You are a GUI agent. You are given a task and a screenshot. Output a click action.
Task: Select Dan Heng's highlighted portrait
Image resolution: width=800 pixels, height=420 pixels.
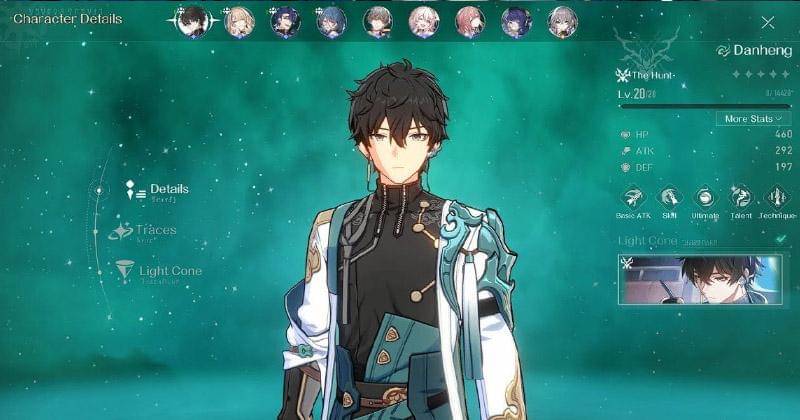(x=192, y=21)
